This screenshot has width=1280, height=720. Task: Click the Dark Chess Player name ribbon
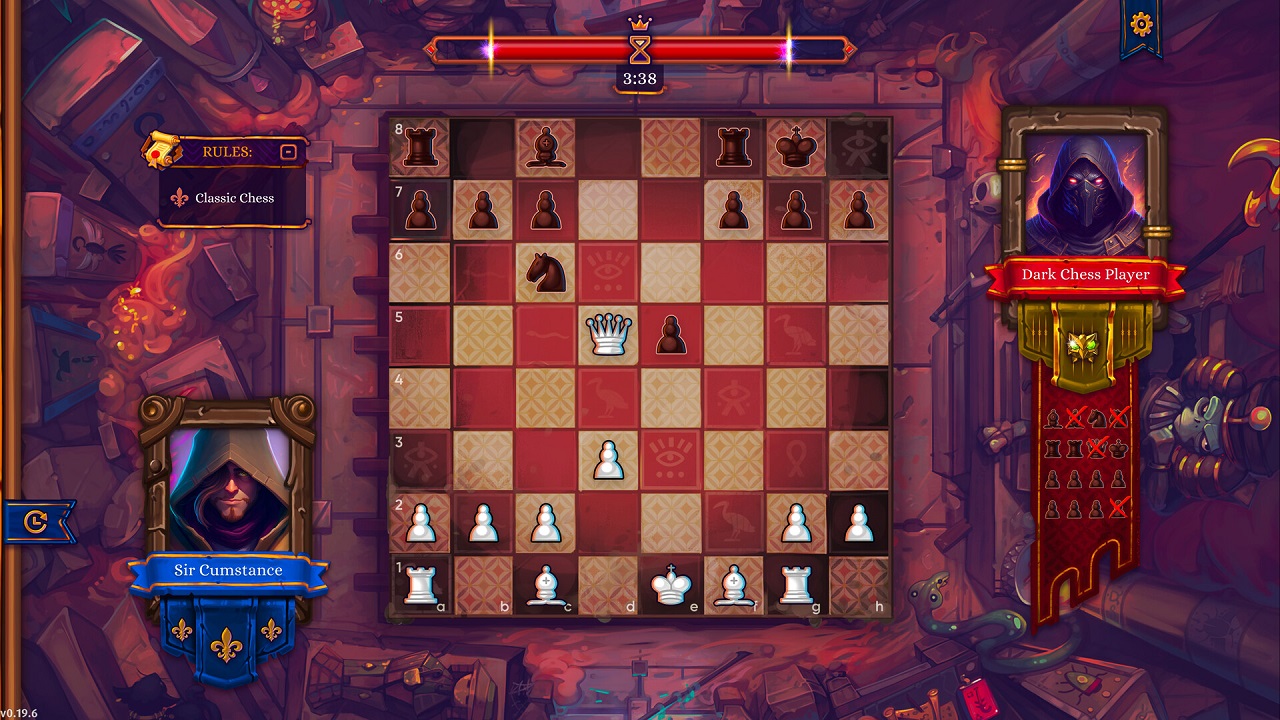click(1087, 273)
